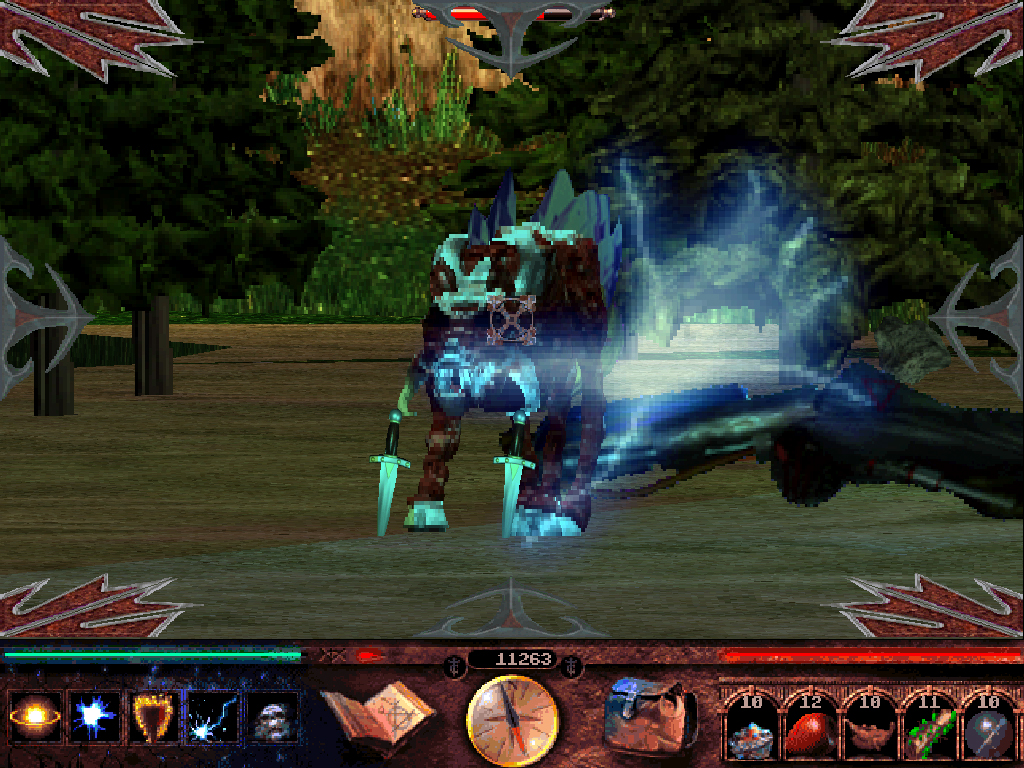Select the glowing ringed orb spell
1024x768 pixels.
pos(35,717)
